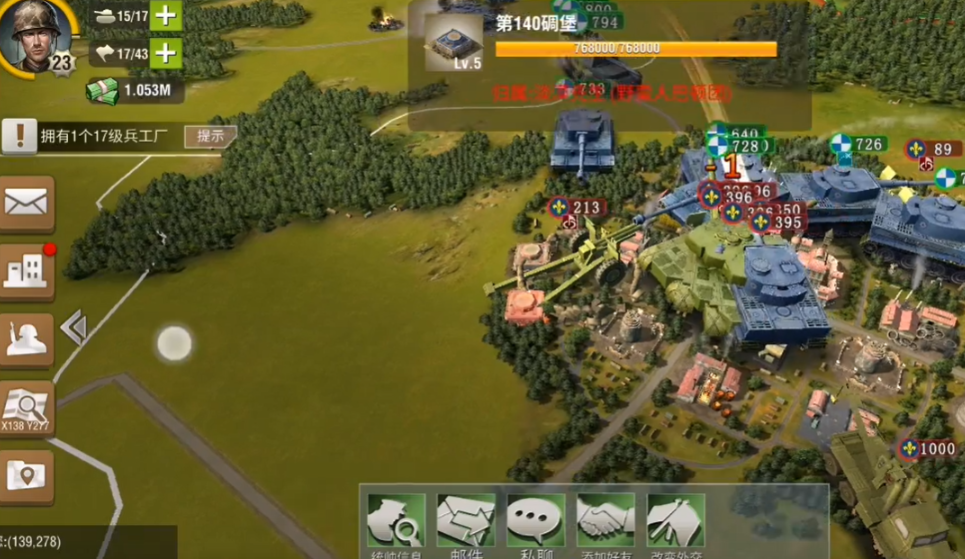Open the map bookmarks folder button

(27, 474)
